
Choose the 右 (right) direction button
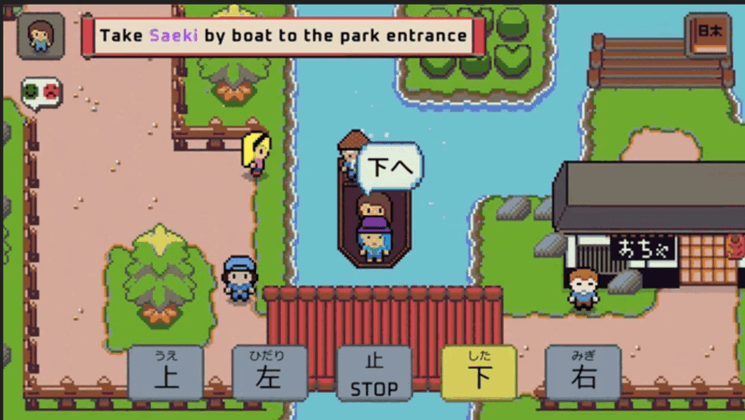583,372
